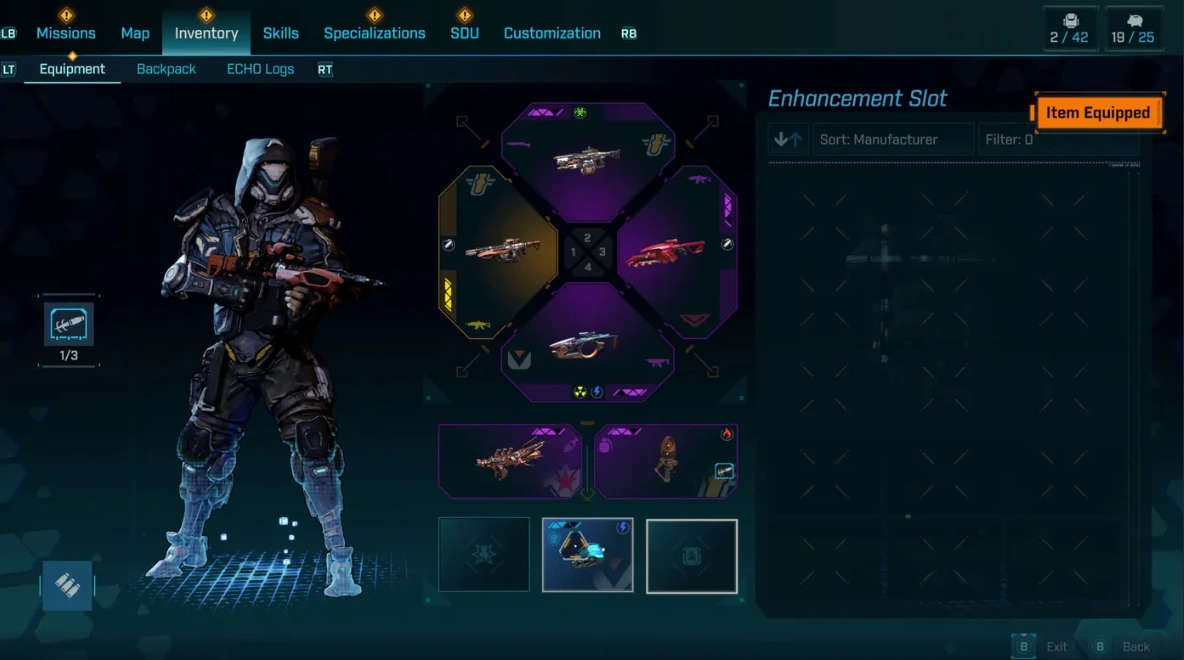The width and height of the screenshot is (1184, 660).
Task: Show the SDU tab
Action: 464,33
